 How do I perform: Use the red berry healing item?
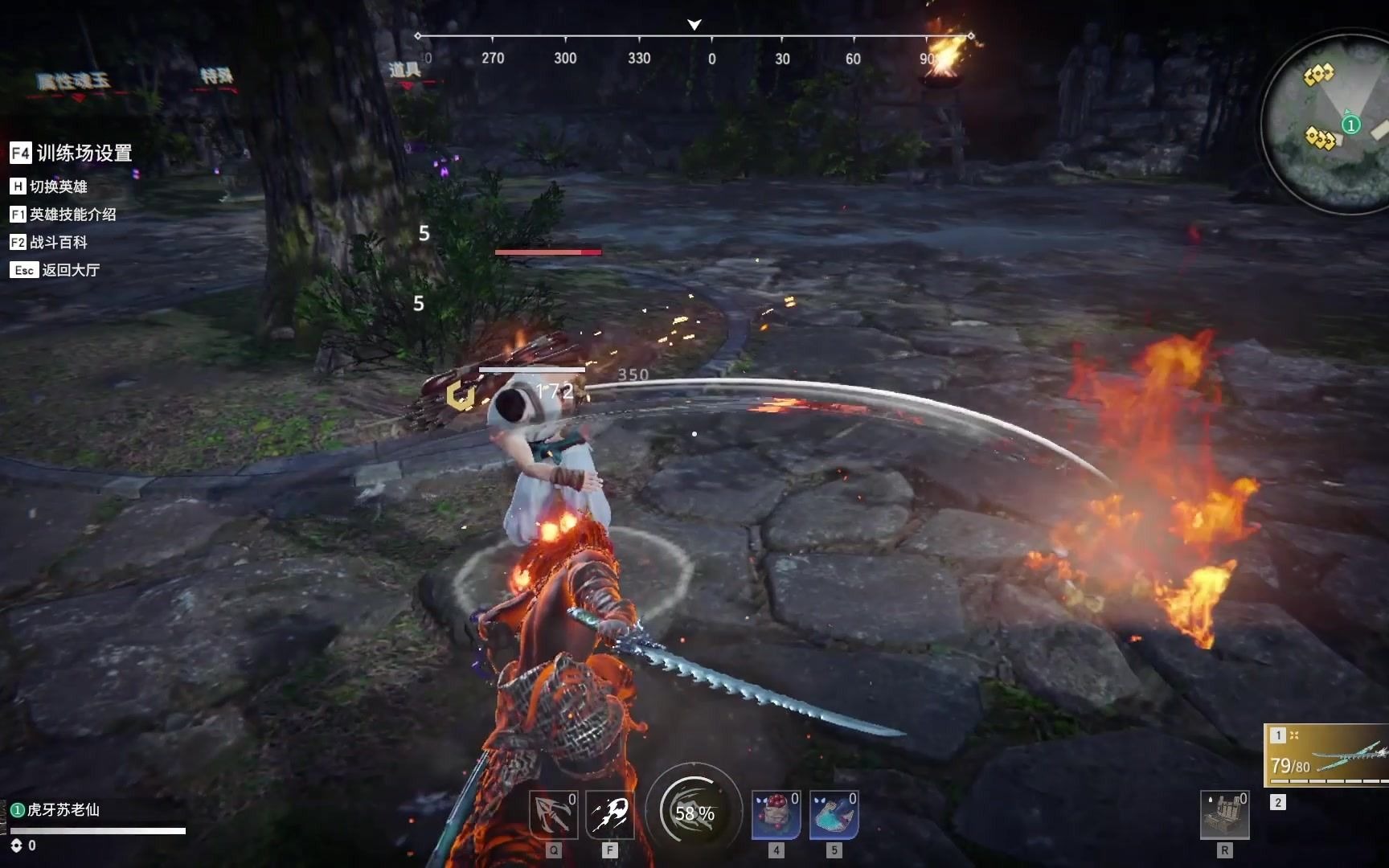pos(776,815)
